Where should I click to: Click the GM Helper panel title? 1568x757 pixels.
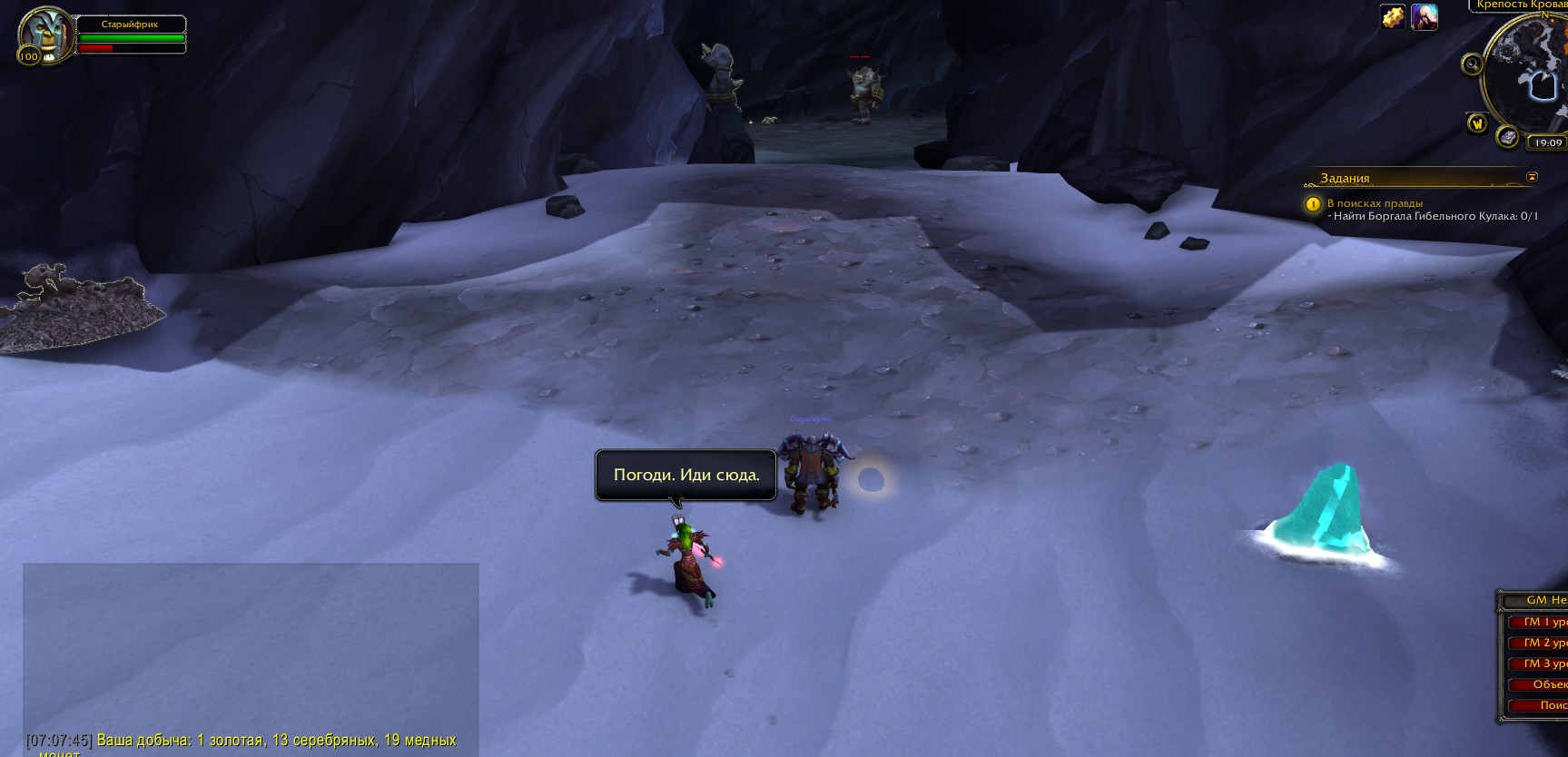tap(1545, 600)
